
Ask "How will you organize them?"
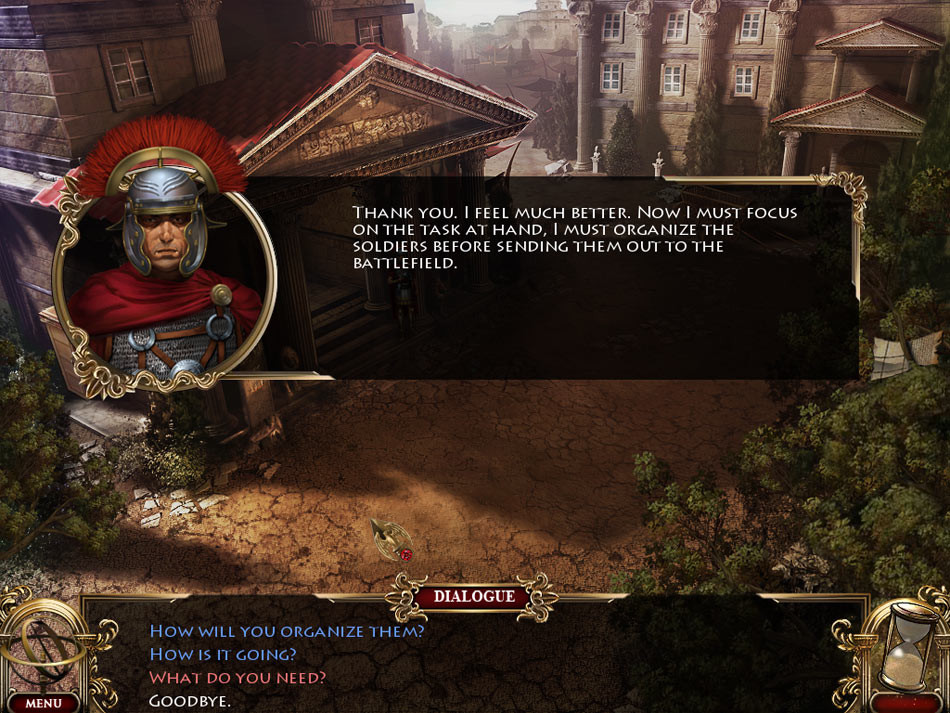coord(286,631)
